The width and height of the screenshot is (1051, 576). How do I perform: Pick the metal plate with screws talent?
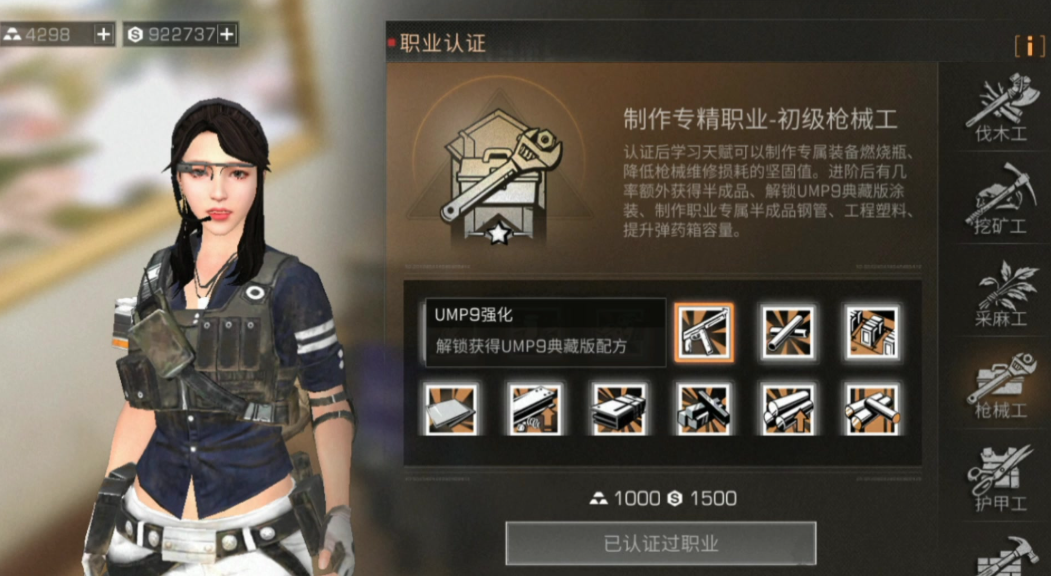[x=535, y=409]
